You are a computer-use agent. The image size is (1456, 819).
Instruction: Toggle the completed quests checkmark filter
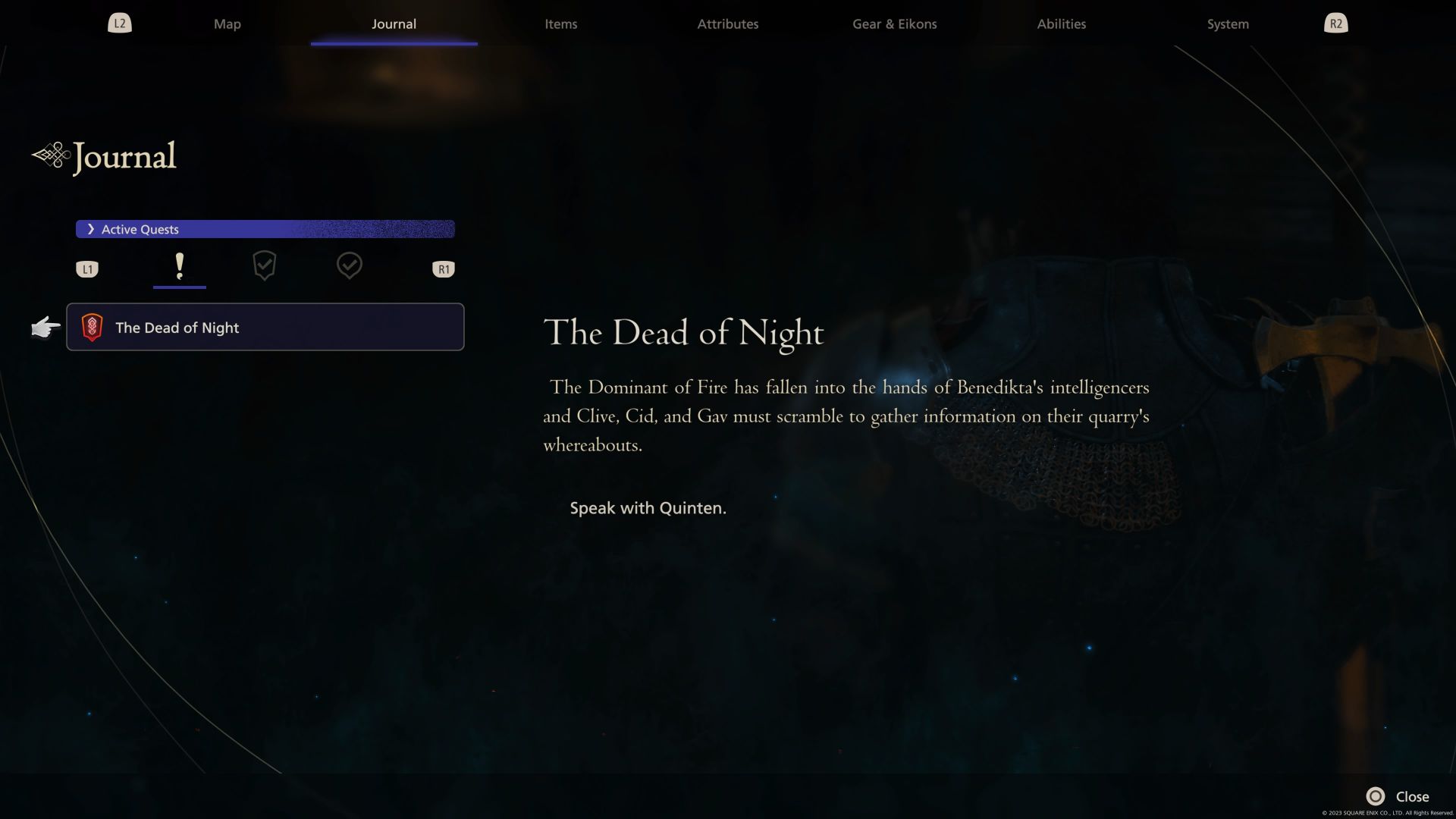coord(350,266)
